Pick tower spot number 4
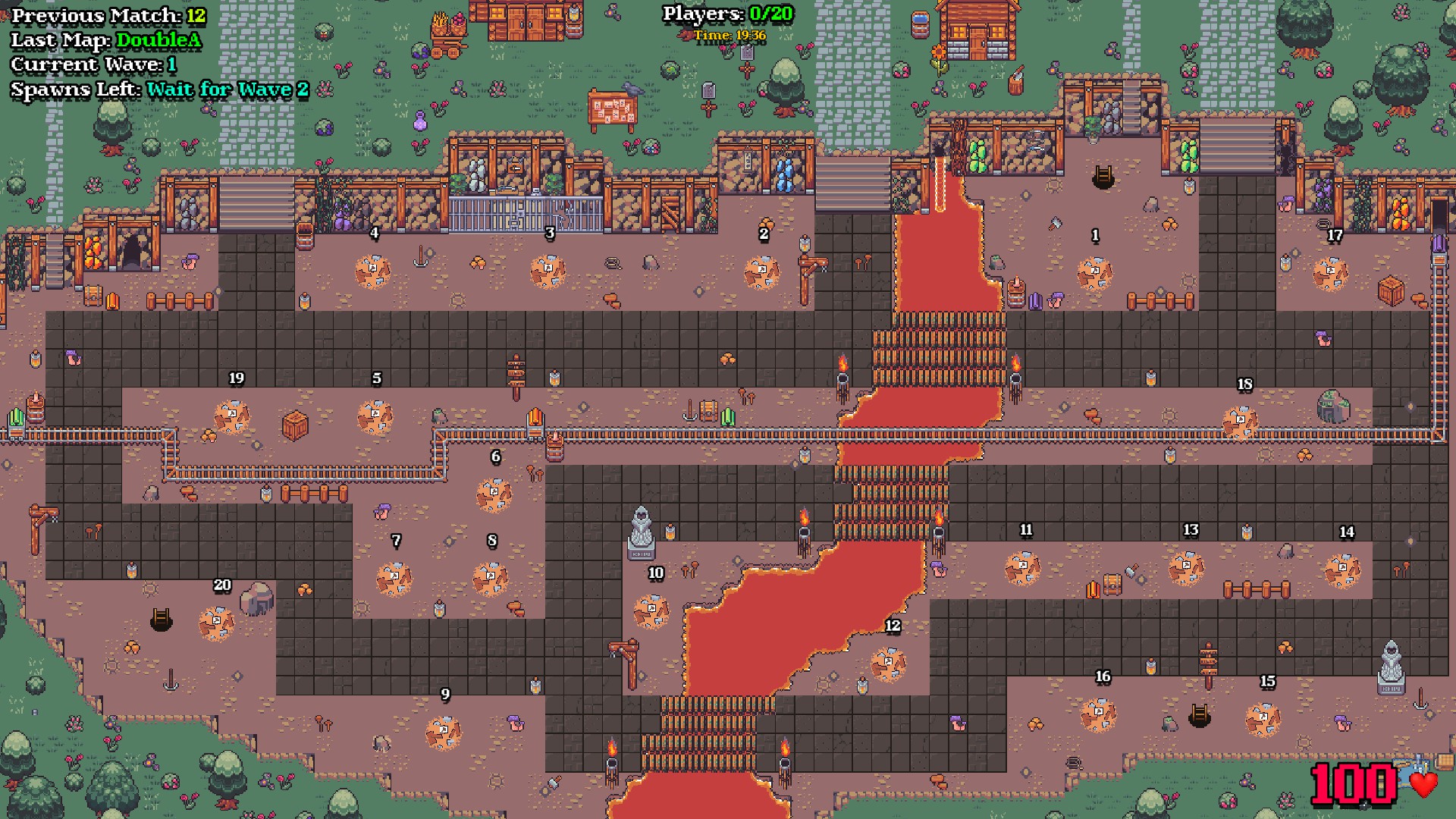Screen dimensions: 1456x819 click(x=372, y=271)
